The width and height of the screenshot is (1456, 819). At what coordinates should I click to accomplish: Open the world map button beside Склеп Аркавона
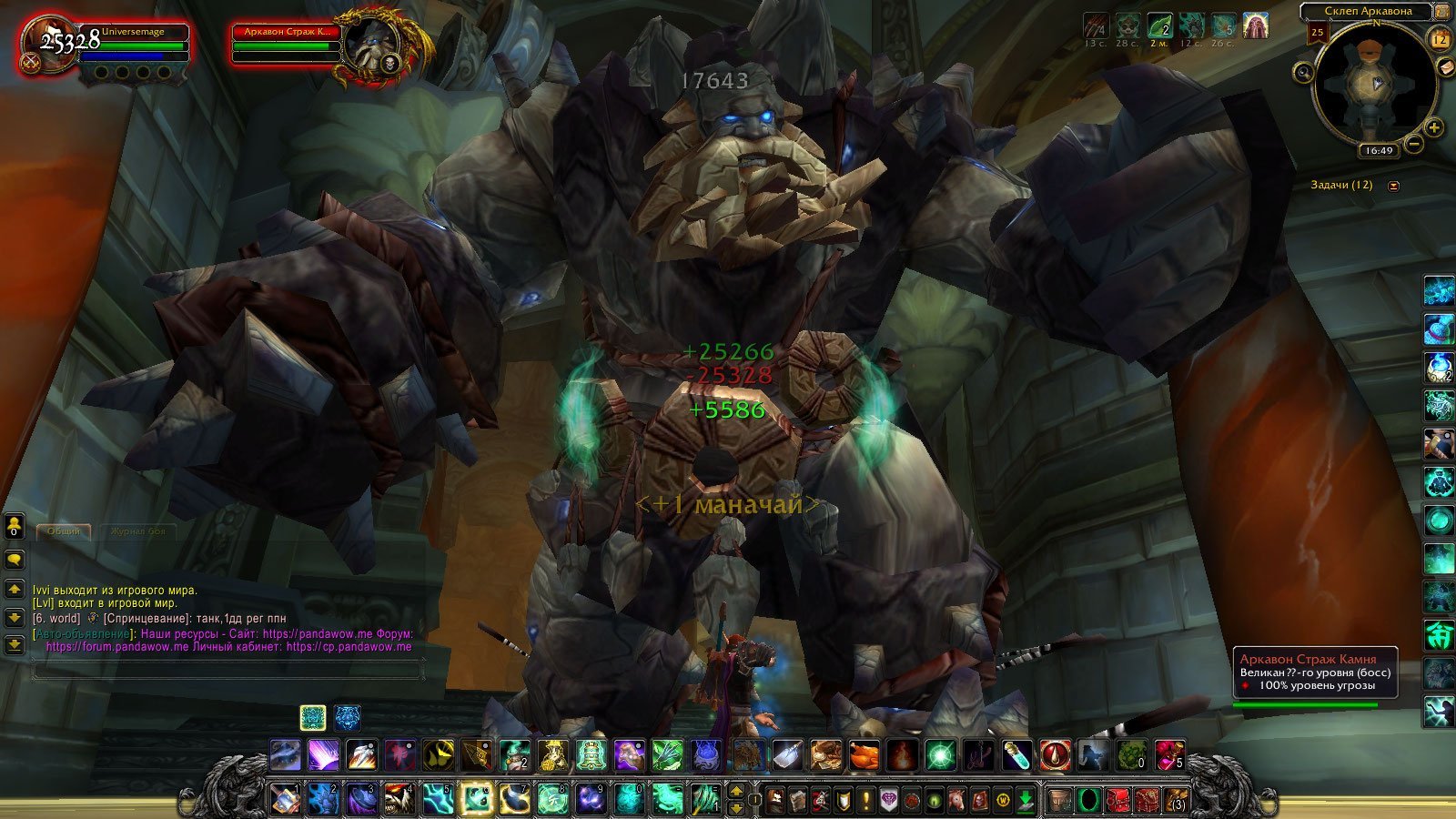tap(1444, 11)
